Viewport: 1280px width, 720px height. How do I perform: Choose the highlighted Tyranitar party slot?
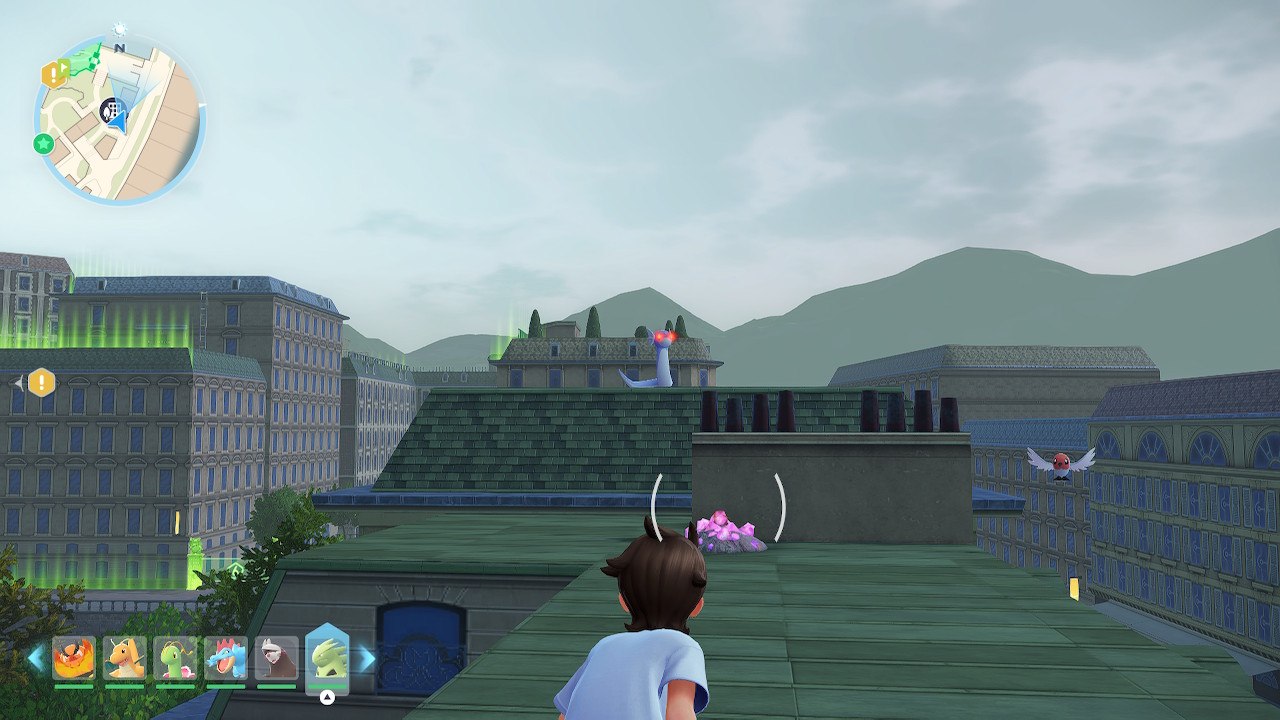[x=327, y=656]
